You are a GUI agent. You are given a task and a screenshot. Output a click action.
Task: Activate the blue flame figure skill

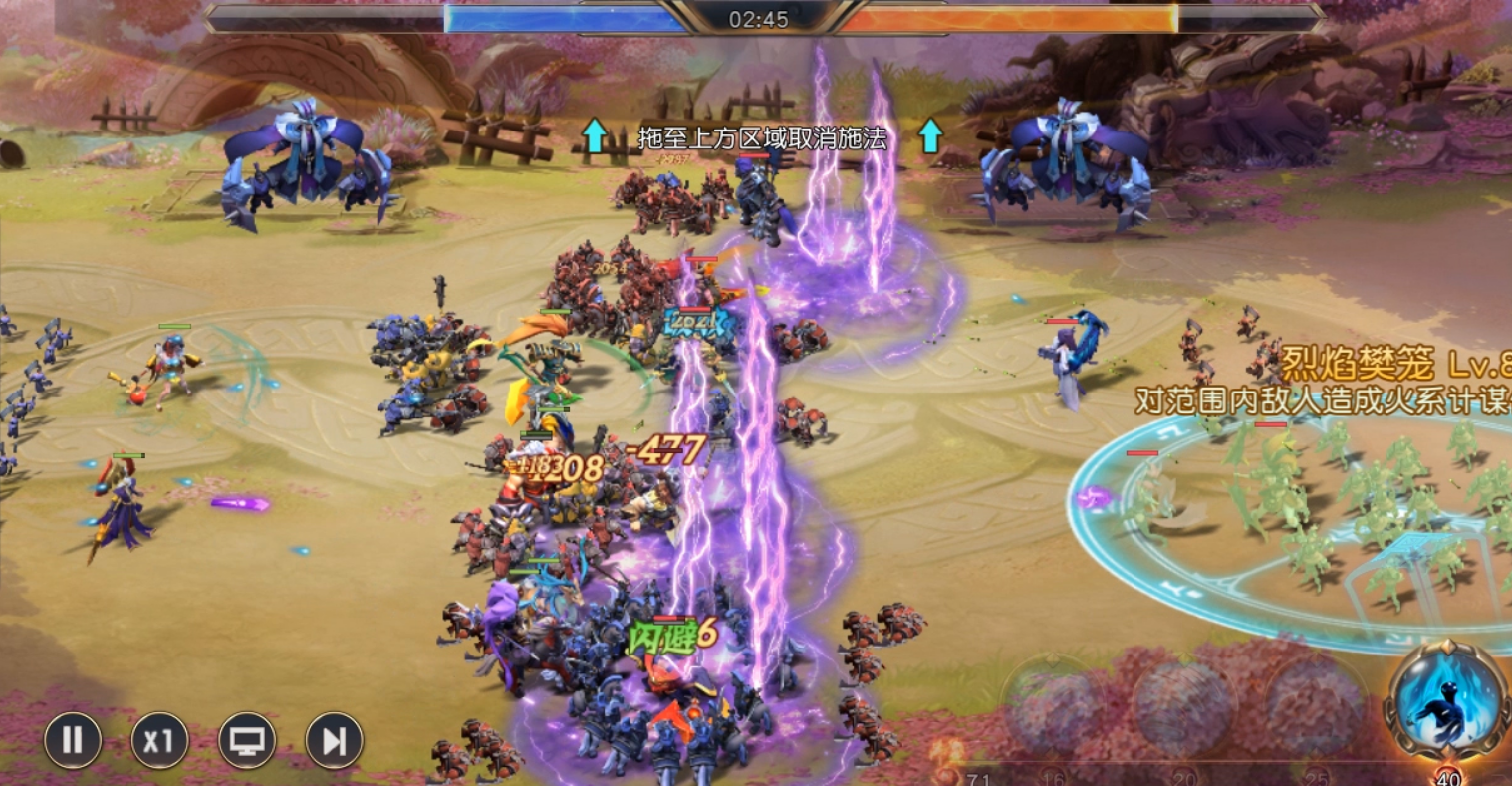[x=1446, y=700]
